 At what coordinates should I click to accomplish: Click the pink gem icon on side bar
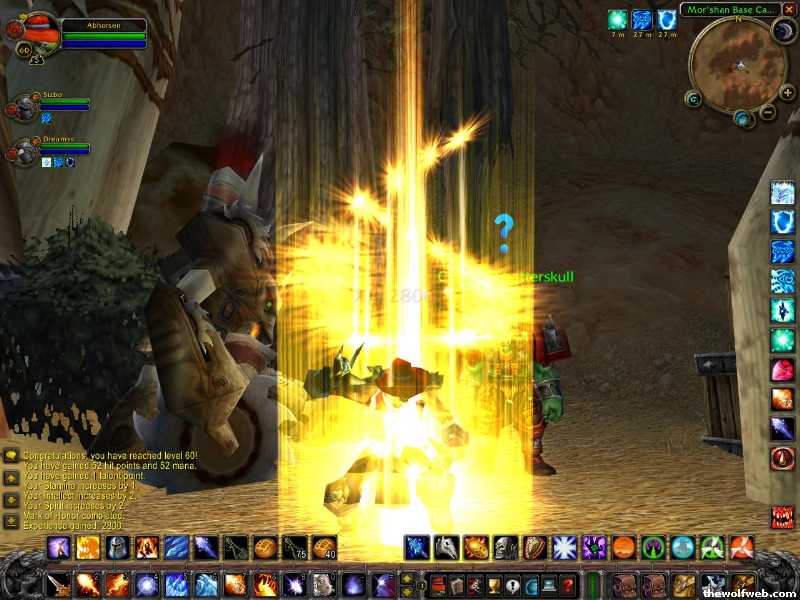[782, 369]
